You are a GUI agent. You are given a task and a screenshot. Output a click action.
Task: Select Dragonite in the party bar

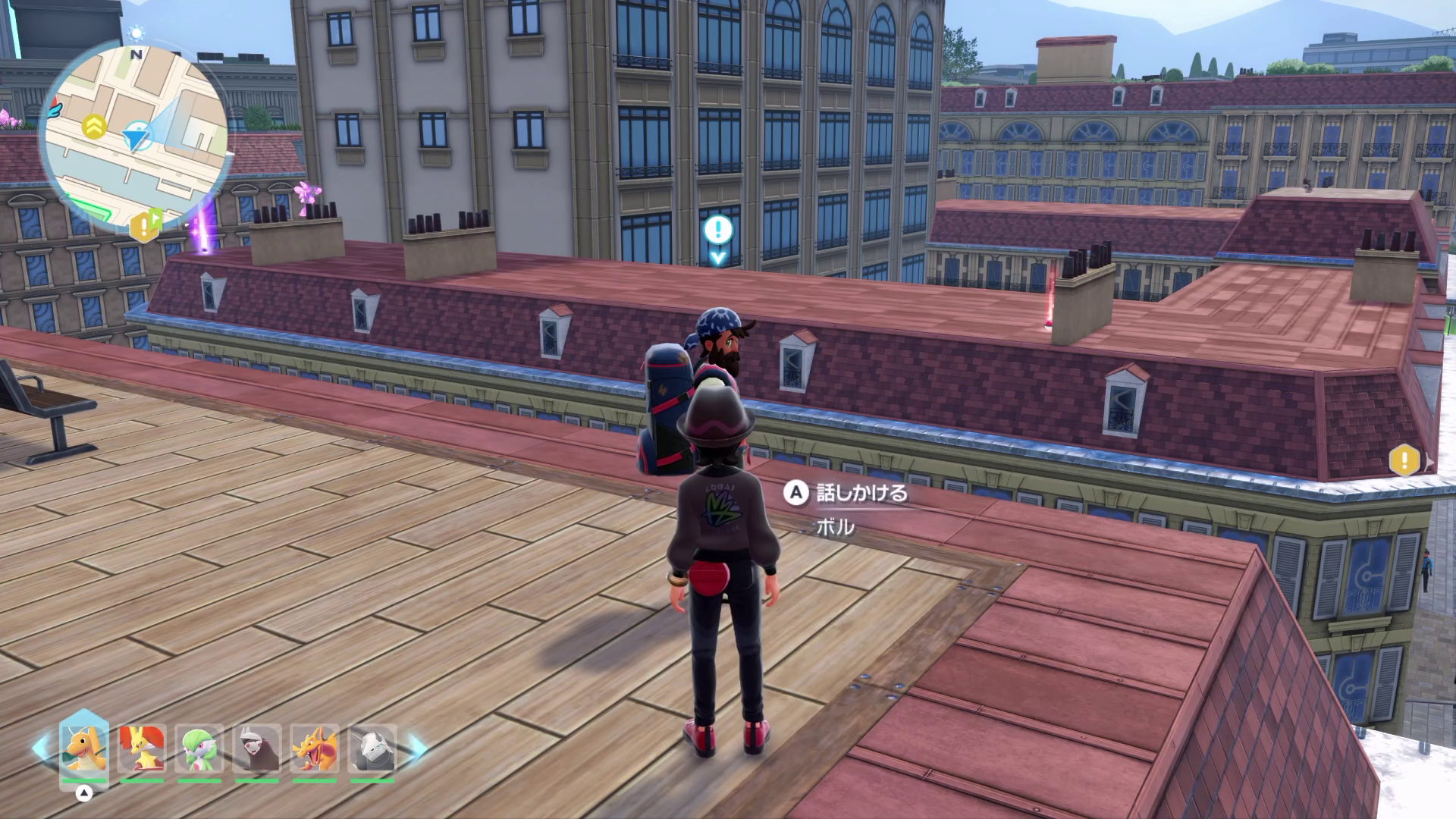coord(83,748)
